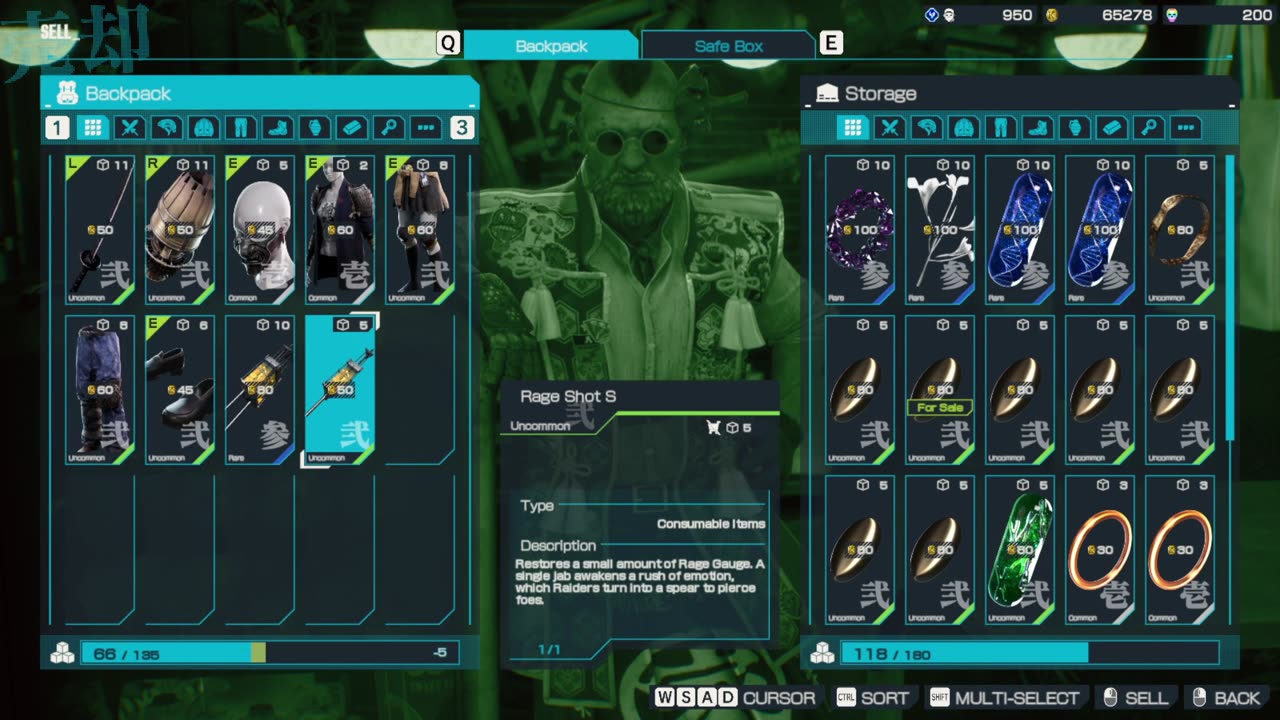This screenshot has width=1280, height=720.
Task: Filter Backpack by weapons crossed-swords icon
Action: 129,128
